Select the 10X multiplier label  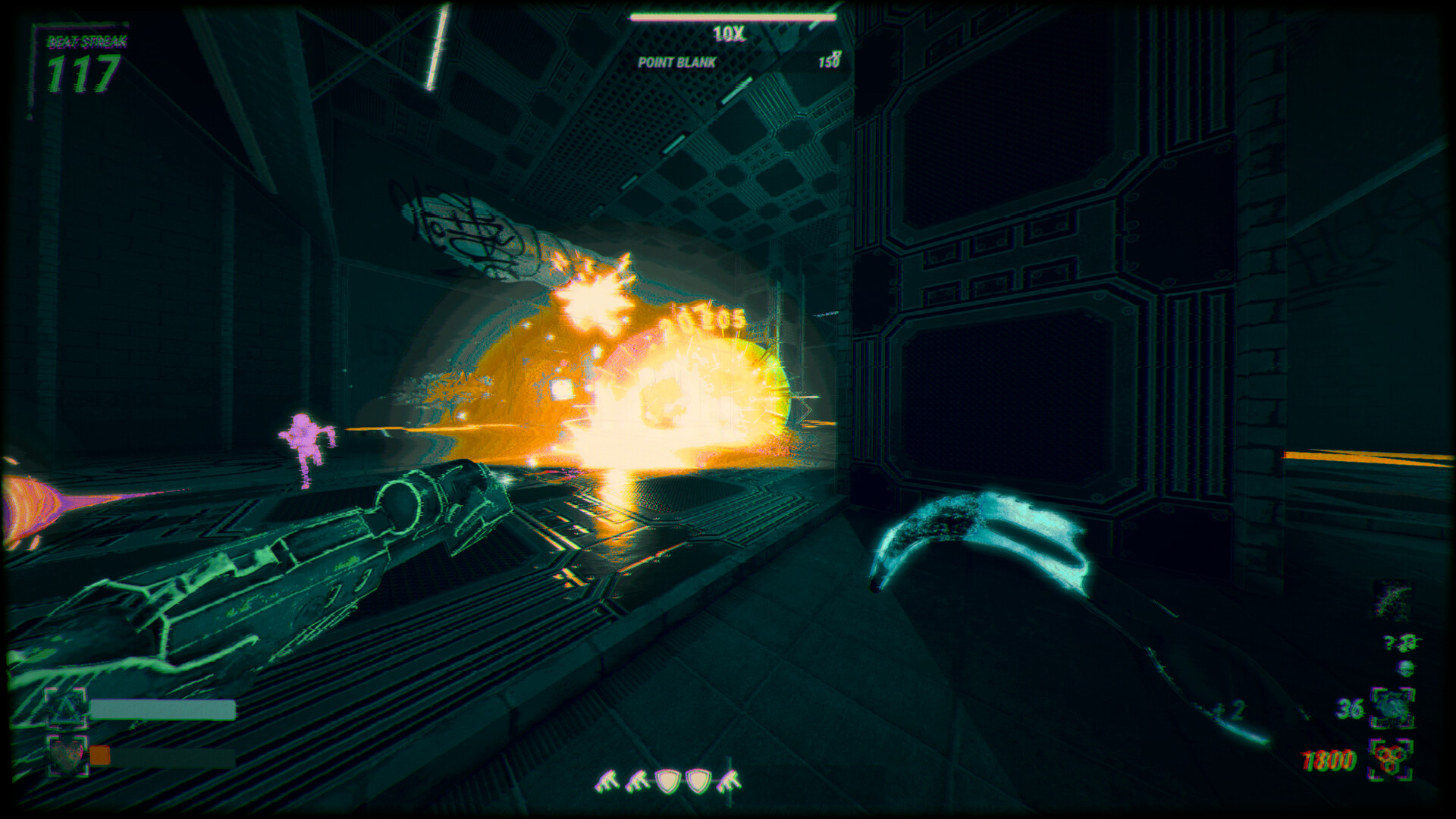(x=728, y=33)
